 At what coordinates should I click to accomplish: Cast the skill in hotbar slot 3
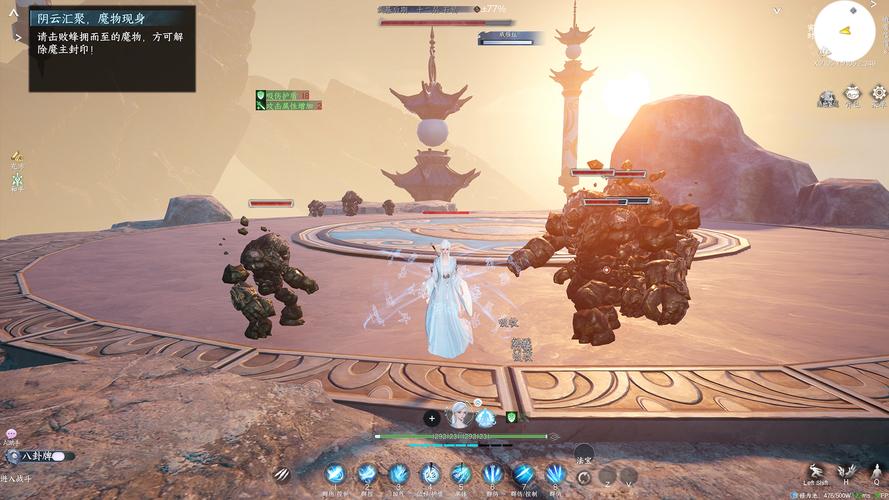398,474
